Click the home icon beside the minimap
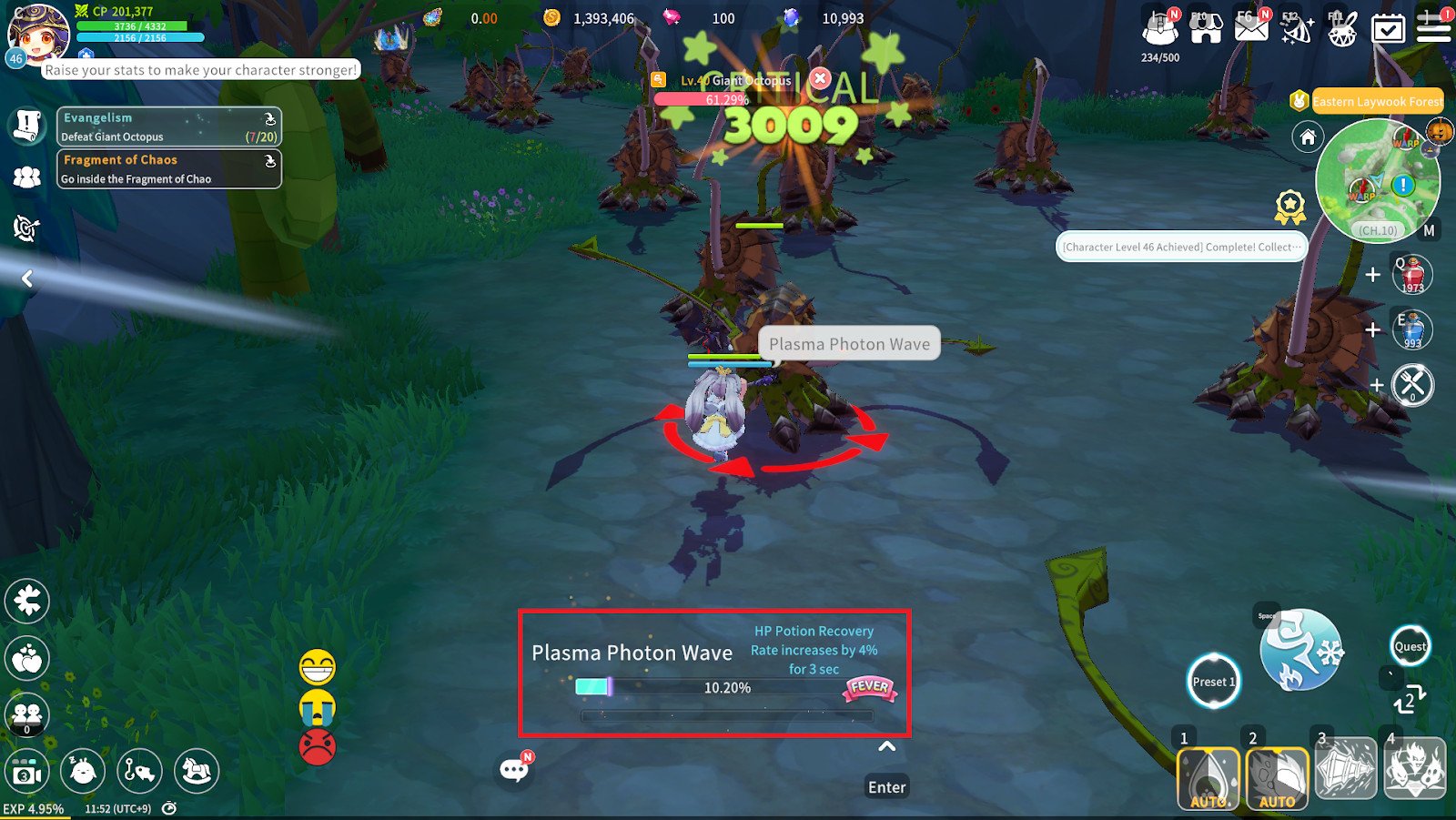Image resolution: width=1456 pixels, height=820 pixels. pos(1308,137)
